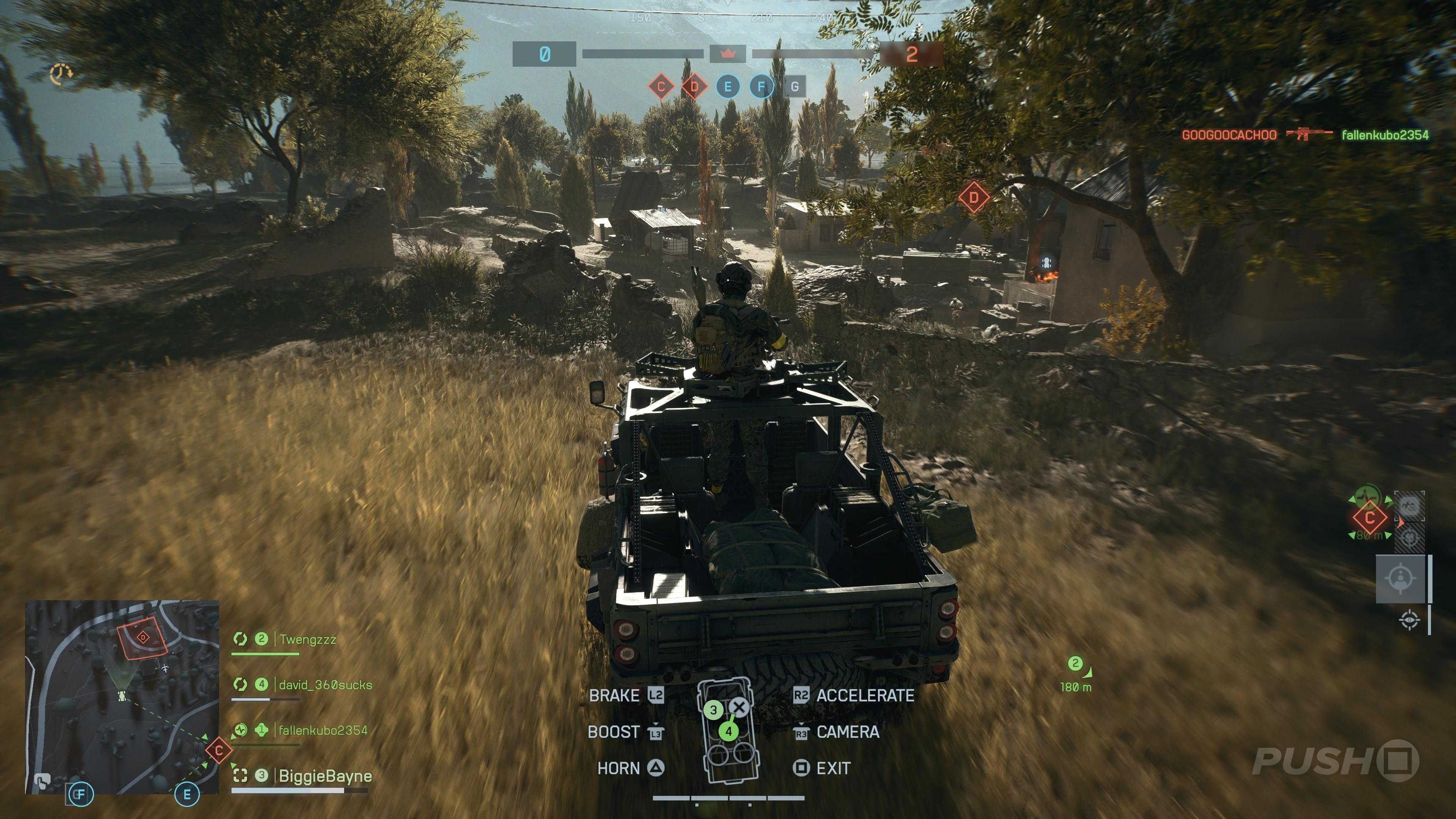Select objective D in the top capture bar

click(694, 87)
